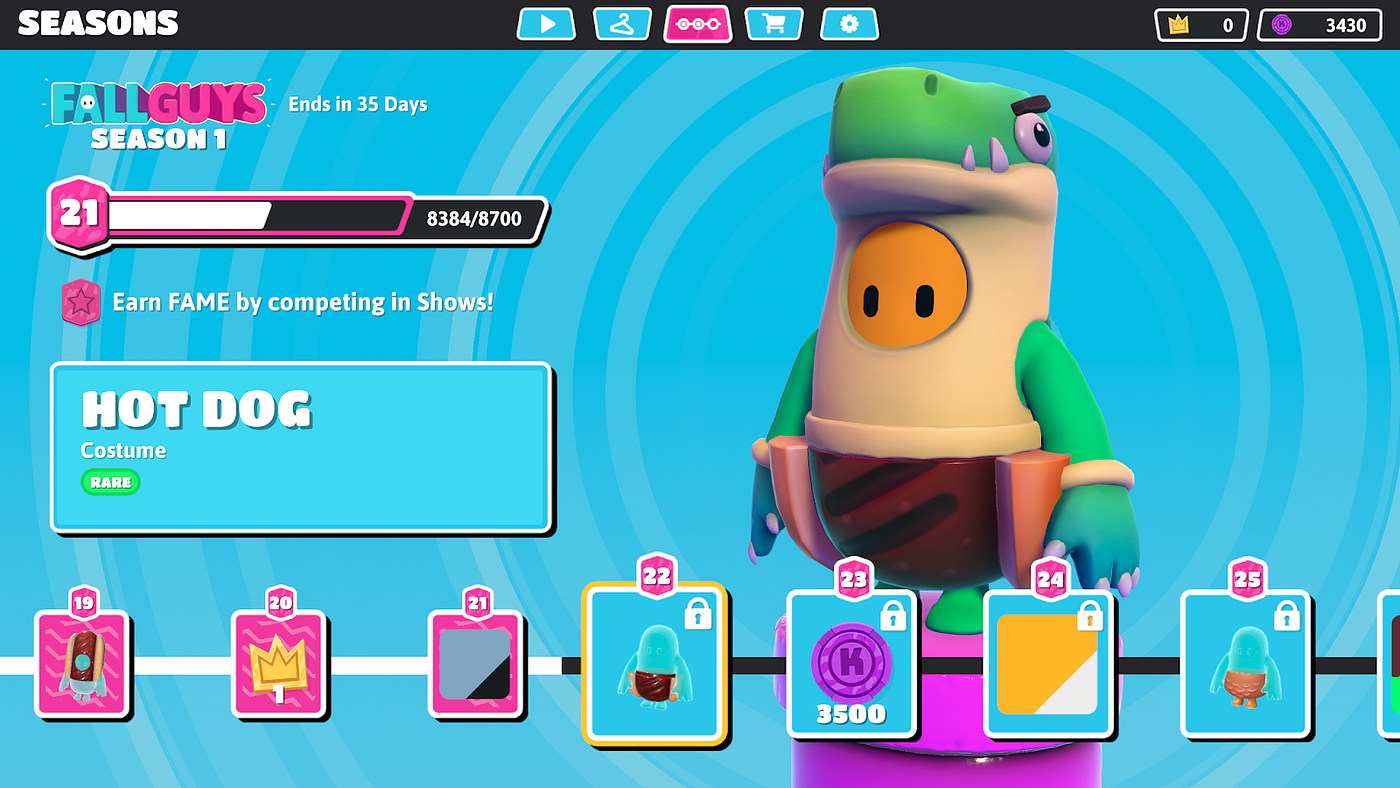Open the Play tab
This screenshot has width=1400, height=788.
[546, 24]
